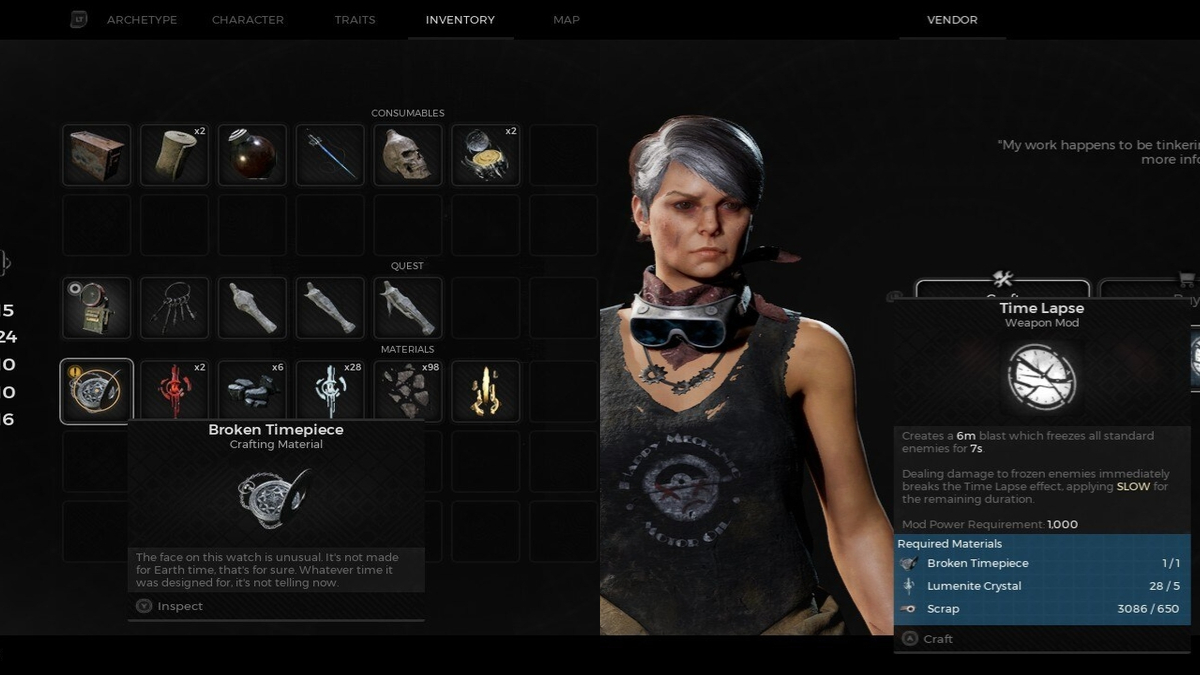Image resolution: width=1200 pixels, height=675 pixels.
Task: Choose the bandage roll consumable
Action: click(175, 155)
